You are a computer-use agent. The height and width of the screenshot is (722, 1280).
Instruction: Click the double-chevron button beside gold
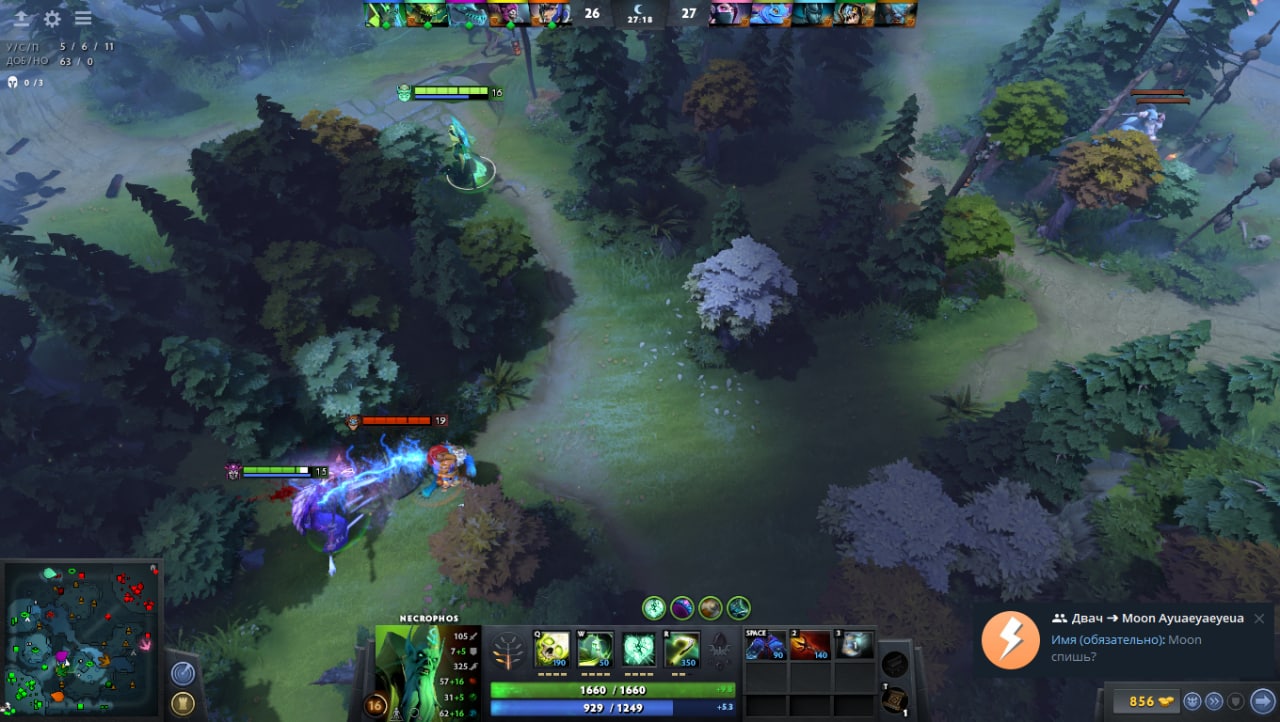click(1214, 701)
